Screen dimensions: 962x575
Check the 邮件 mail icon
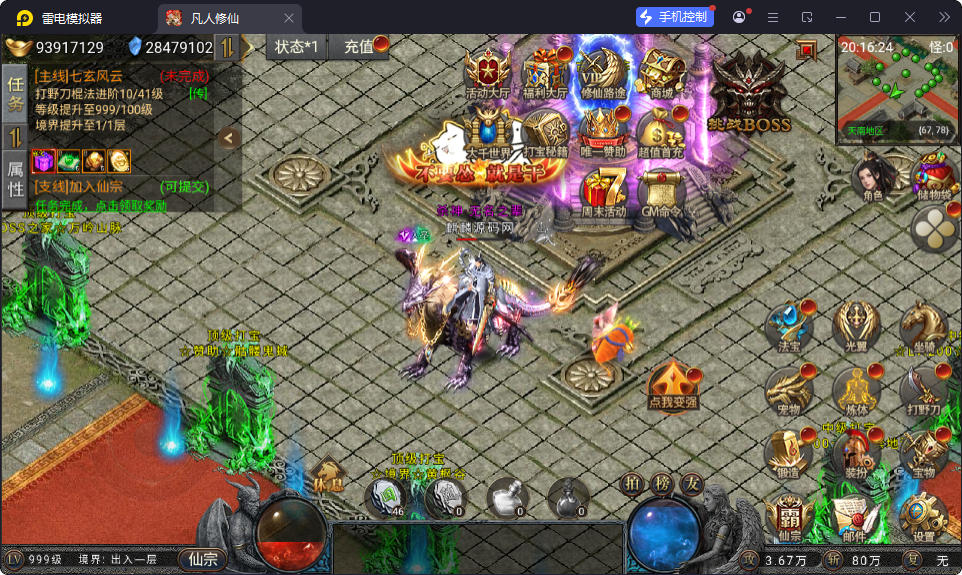(x=855, y=515)
